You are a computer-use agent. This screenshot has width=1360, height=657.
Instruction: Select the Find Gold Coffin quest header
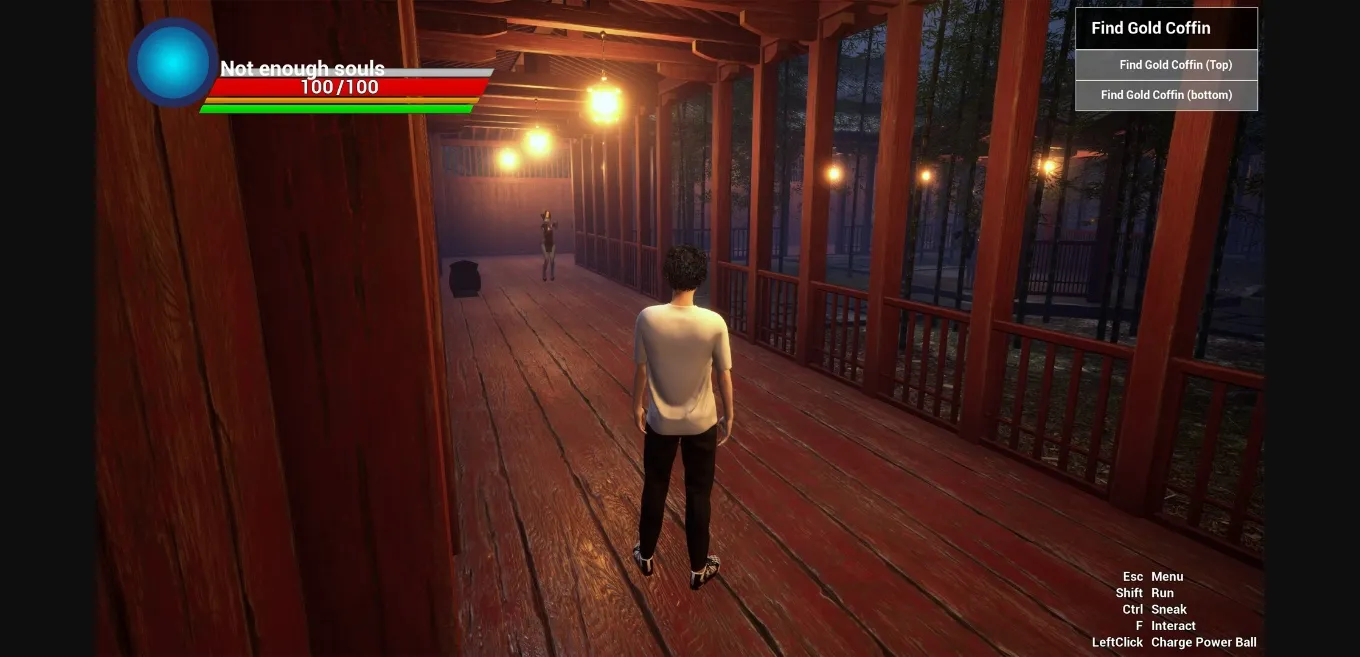(1165, 28)
